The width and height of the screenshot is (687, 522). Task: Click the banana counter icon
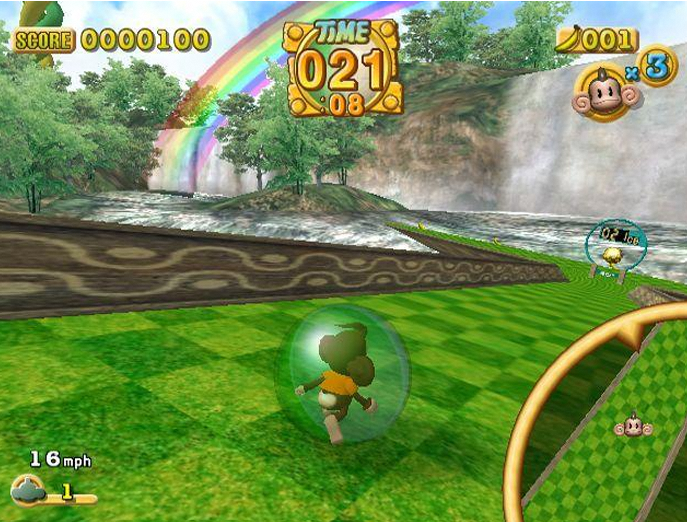click(x=569, y=40)
